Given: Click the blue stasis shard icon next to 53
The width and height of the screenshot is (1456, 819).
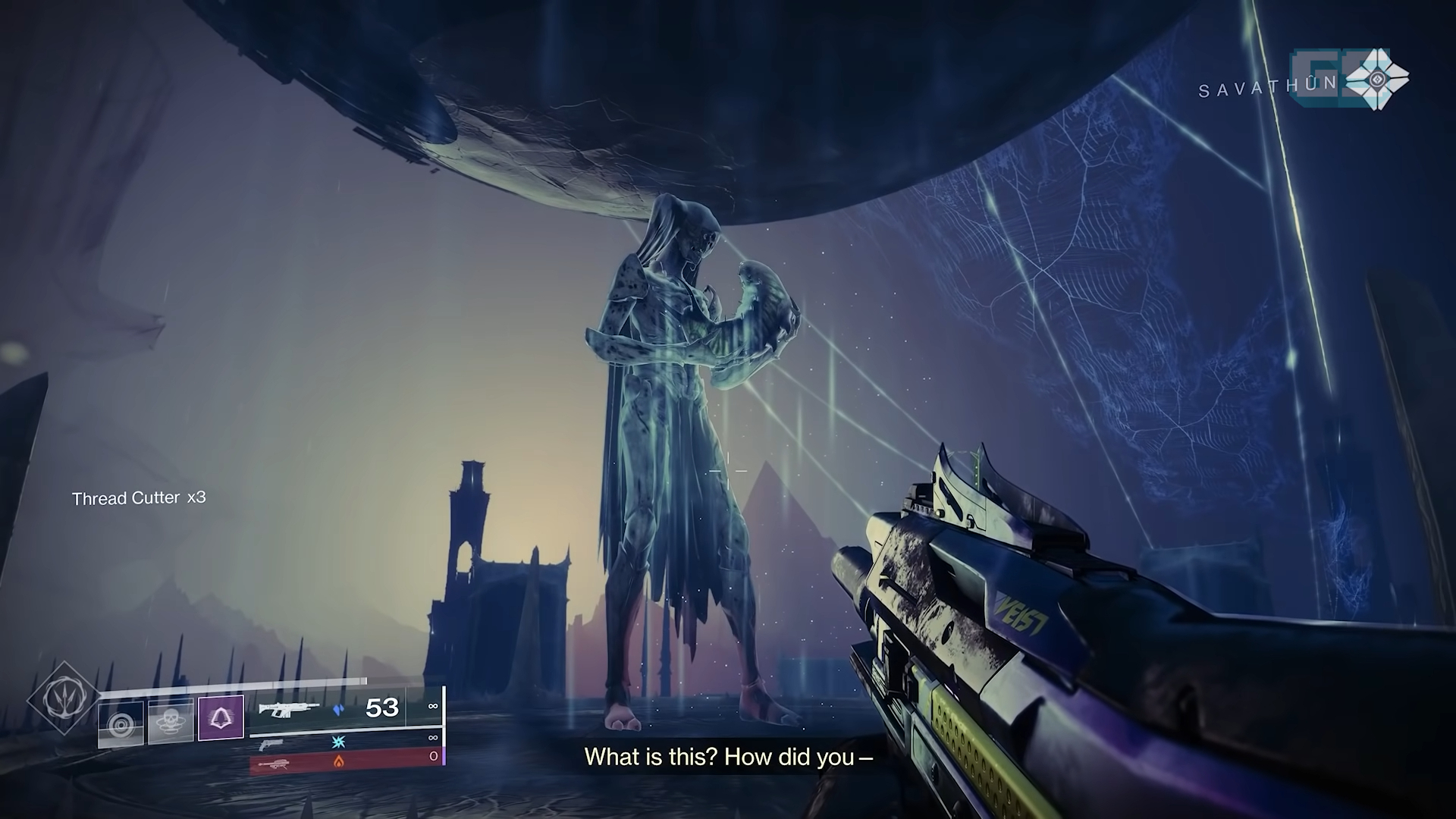Looking at the screenshot, I should pos(340,708).
